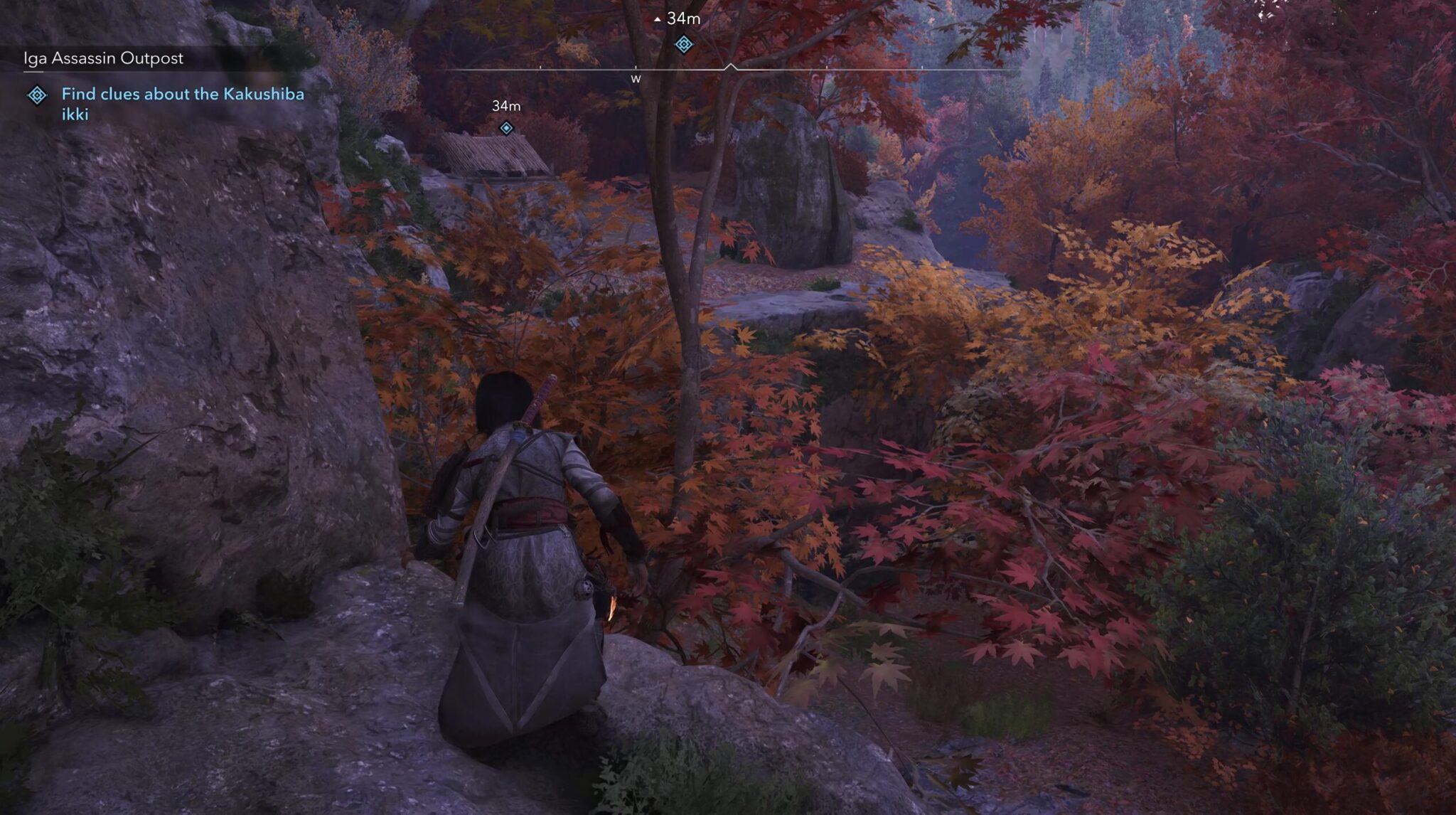Click the 34m label above the hut marker
The height and width of the screenshot is (815, 1456).
pyautogui.click(x=506, y=107)
